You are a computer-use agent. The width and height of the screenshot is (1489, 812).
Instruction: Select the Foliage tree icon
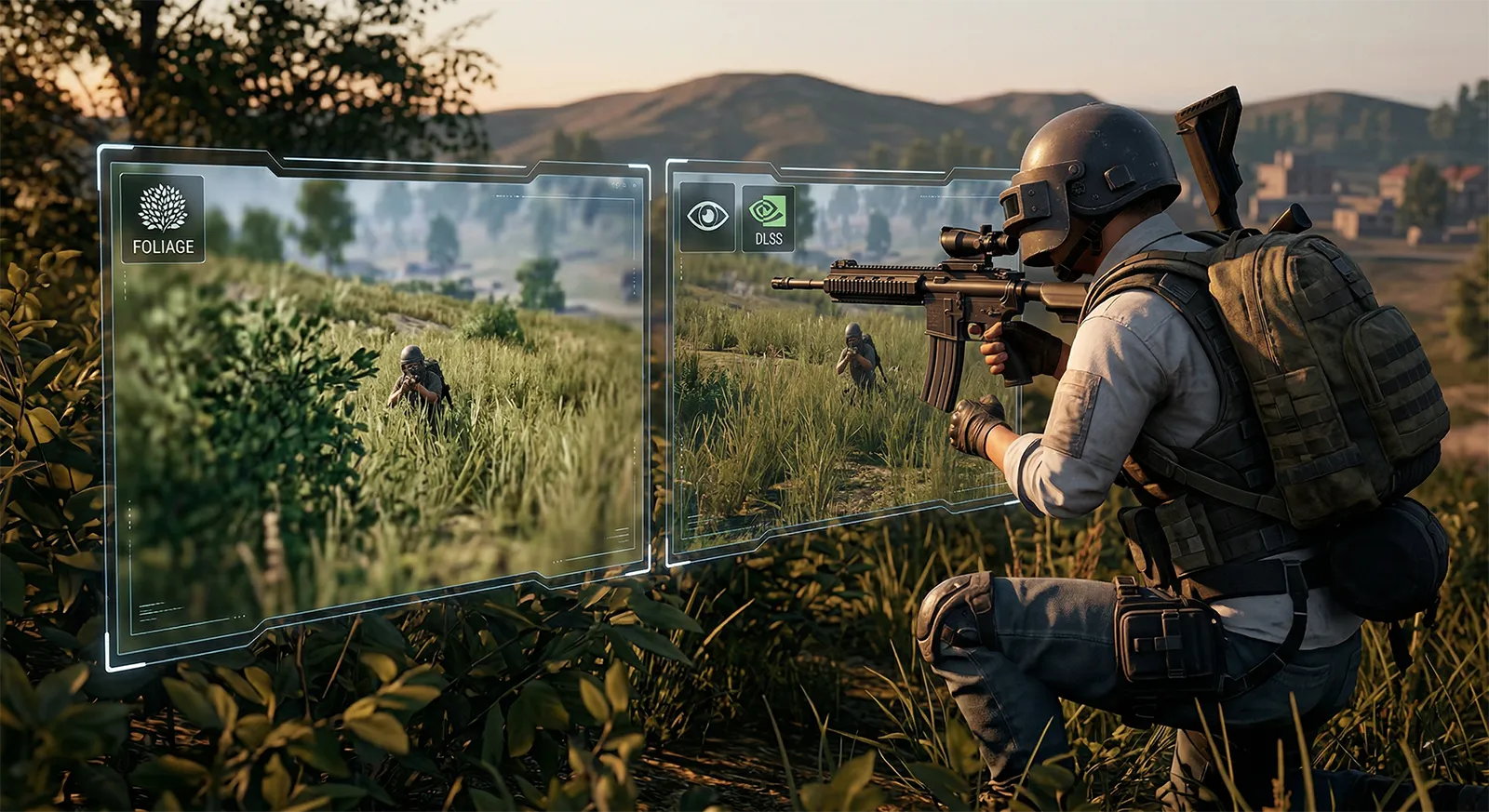click(x=163, y=208)
